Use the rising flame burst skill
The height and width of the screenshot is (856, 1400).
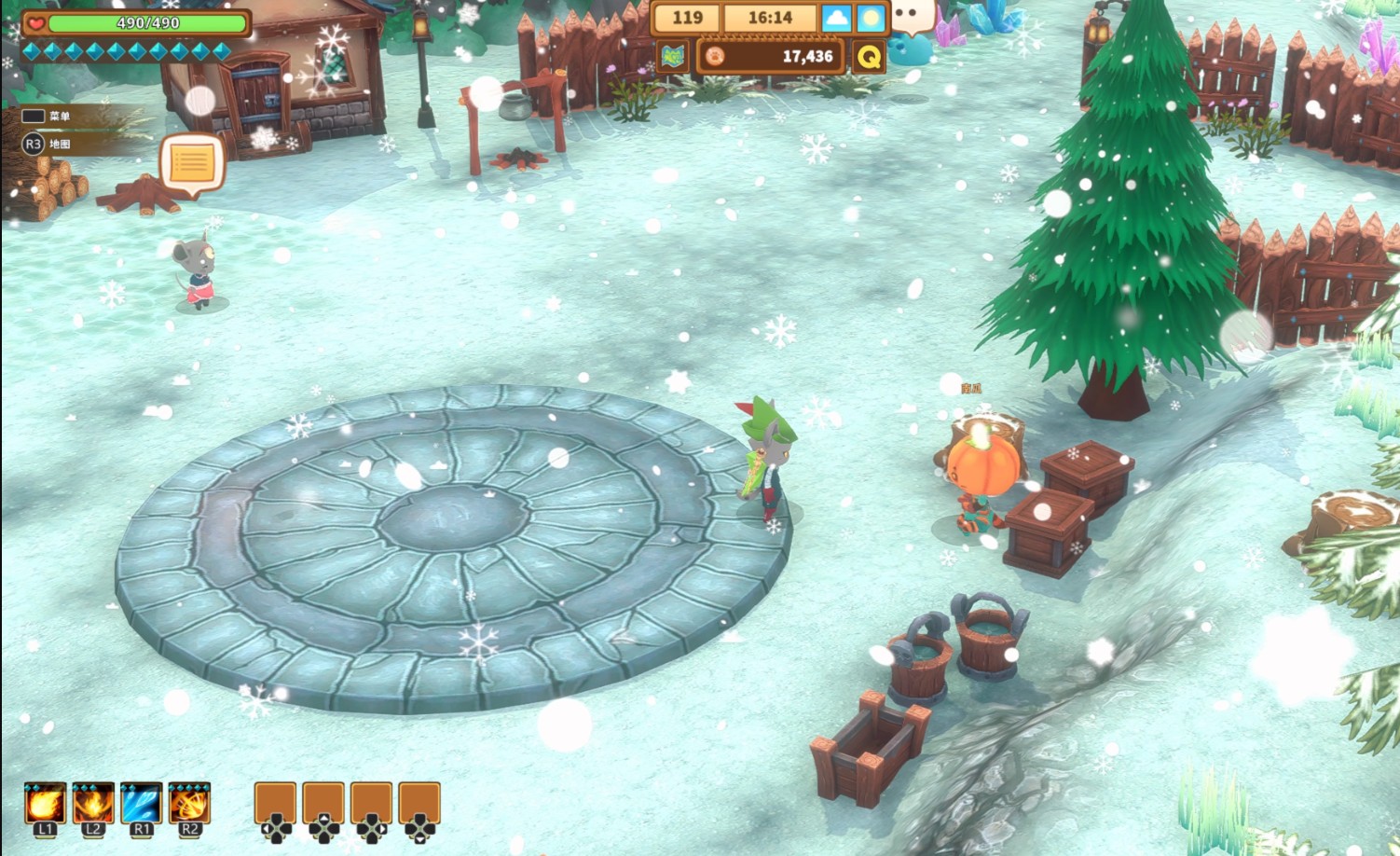[92, 803]
